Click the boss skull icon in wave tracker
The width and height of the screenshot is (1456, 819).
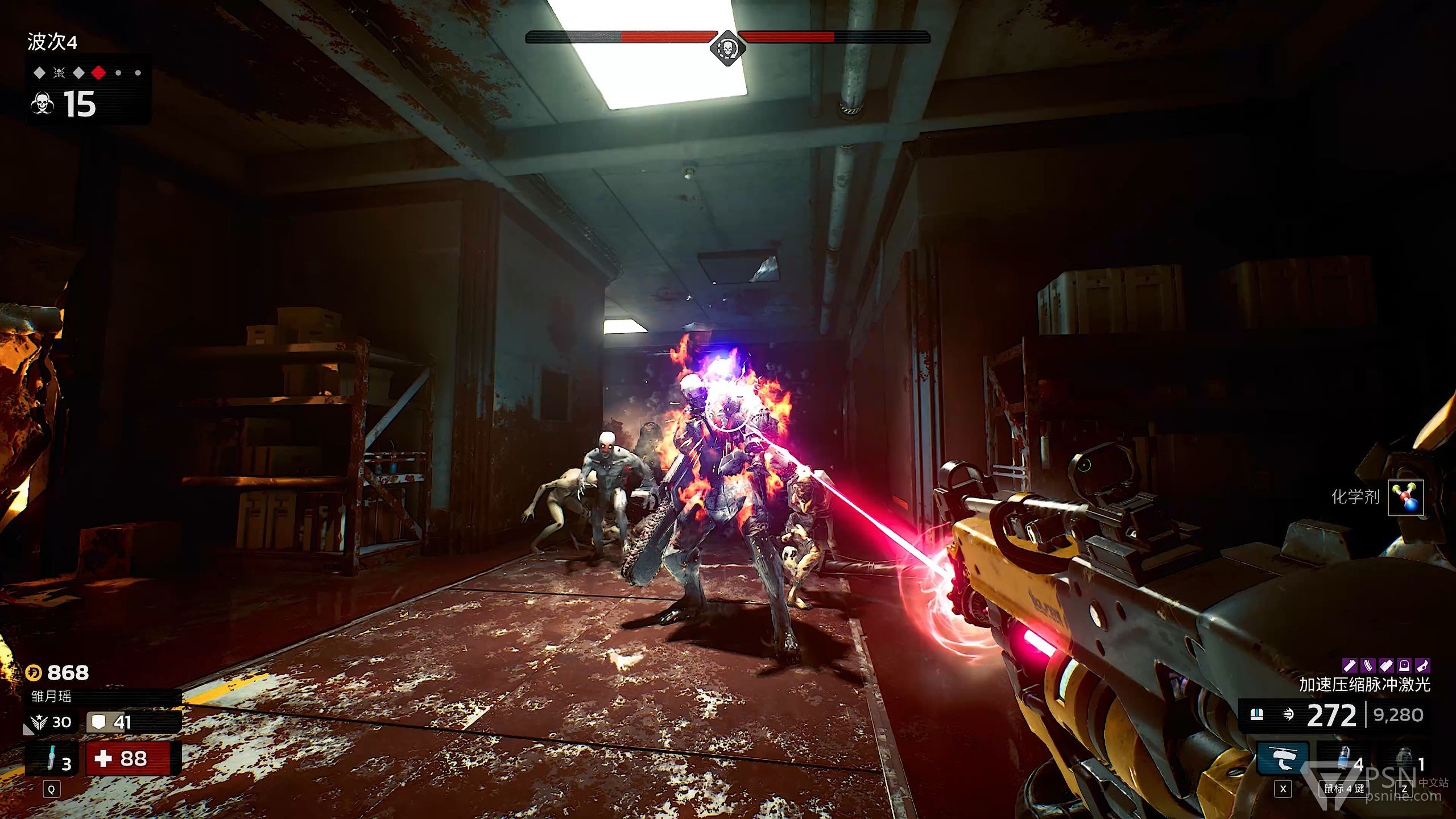coord(59,73)
